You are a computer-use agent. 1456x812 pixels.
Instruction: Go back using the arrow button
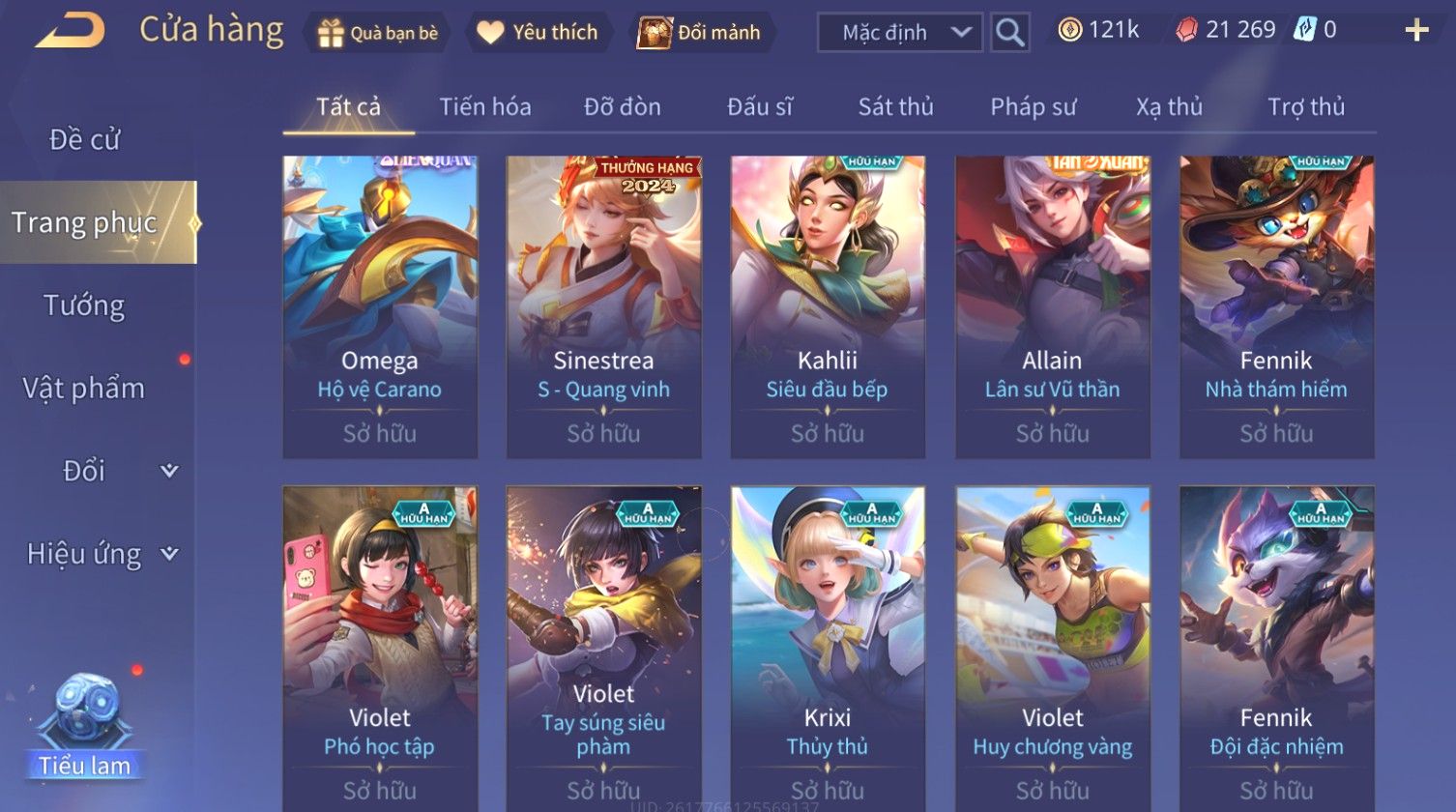(71, 31)
